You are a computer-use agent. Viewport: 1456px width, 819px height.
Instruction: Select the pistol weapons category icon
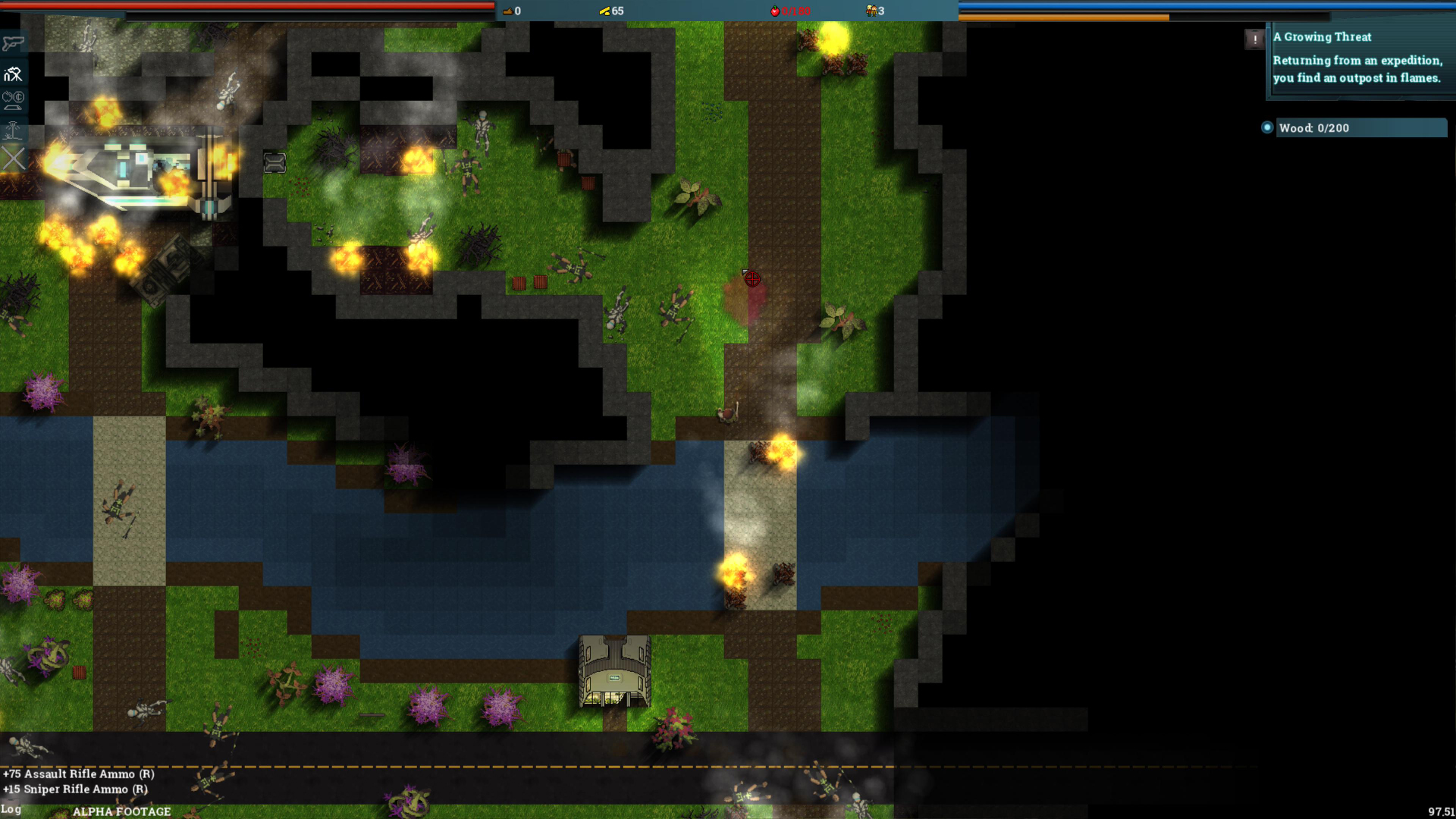[x=13, y=43]
